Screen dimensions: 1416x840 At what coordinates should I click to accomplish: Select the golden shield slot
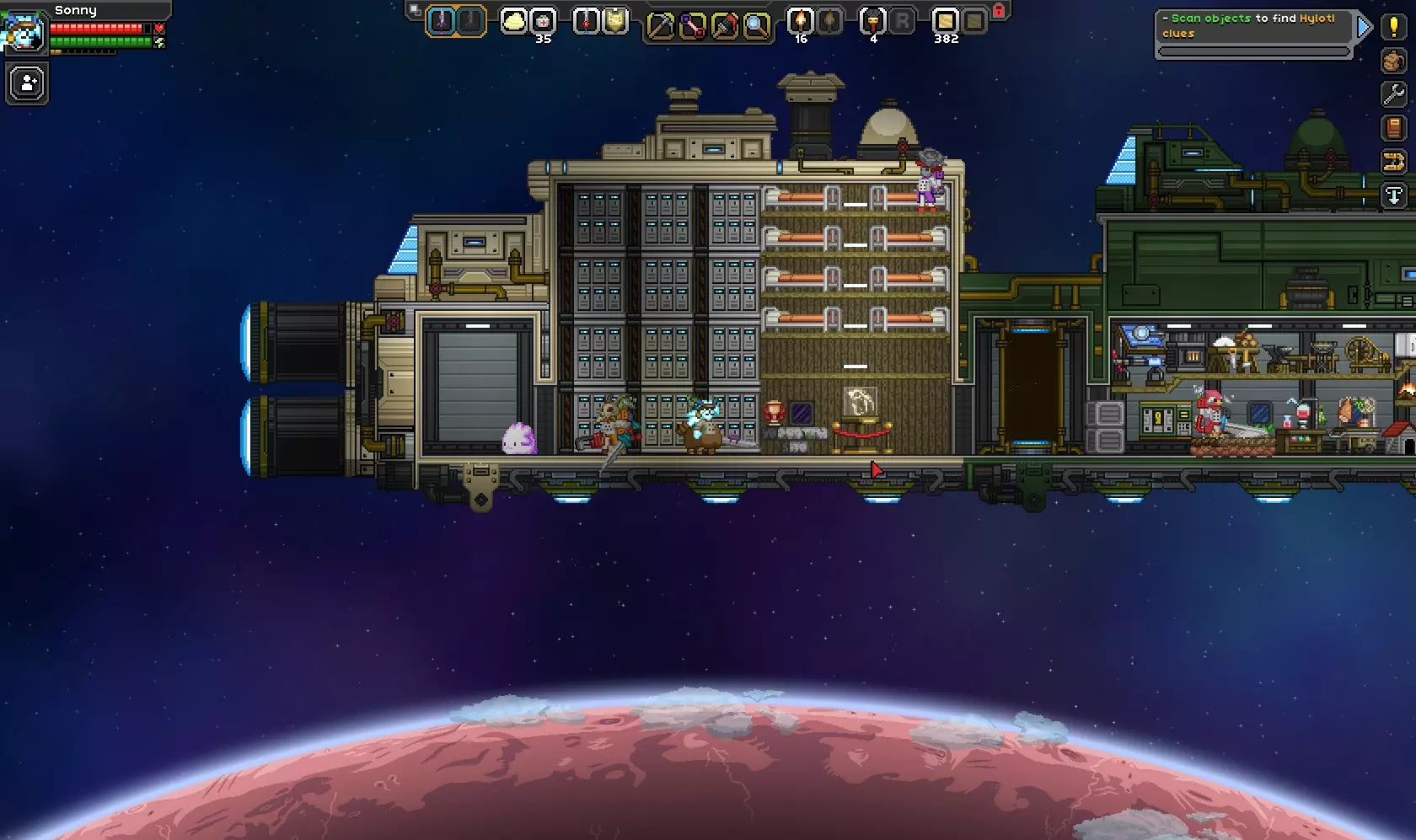(x=615, y=21)
